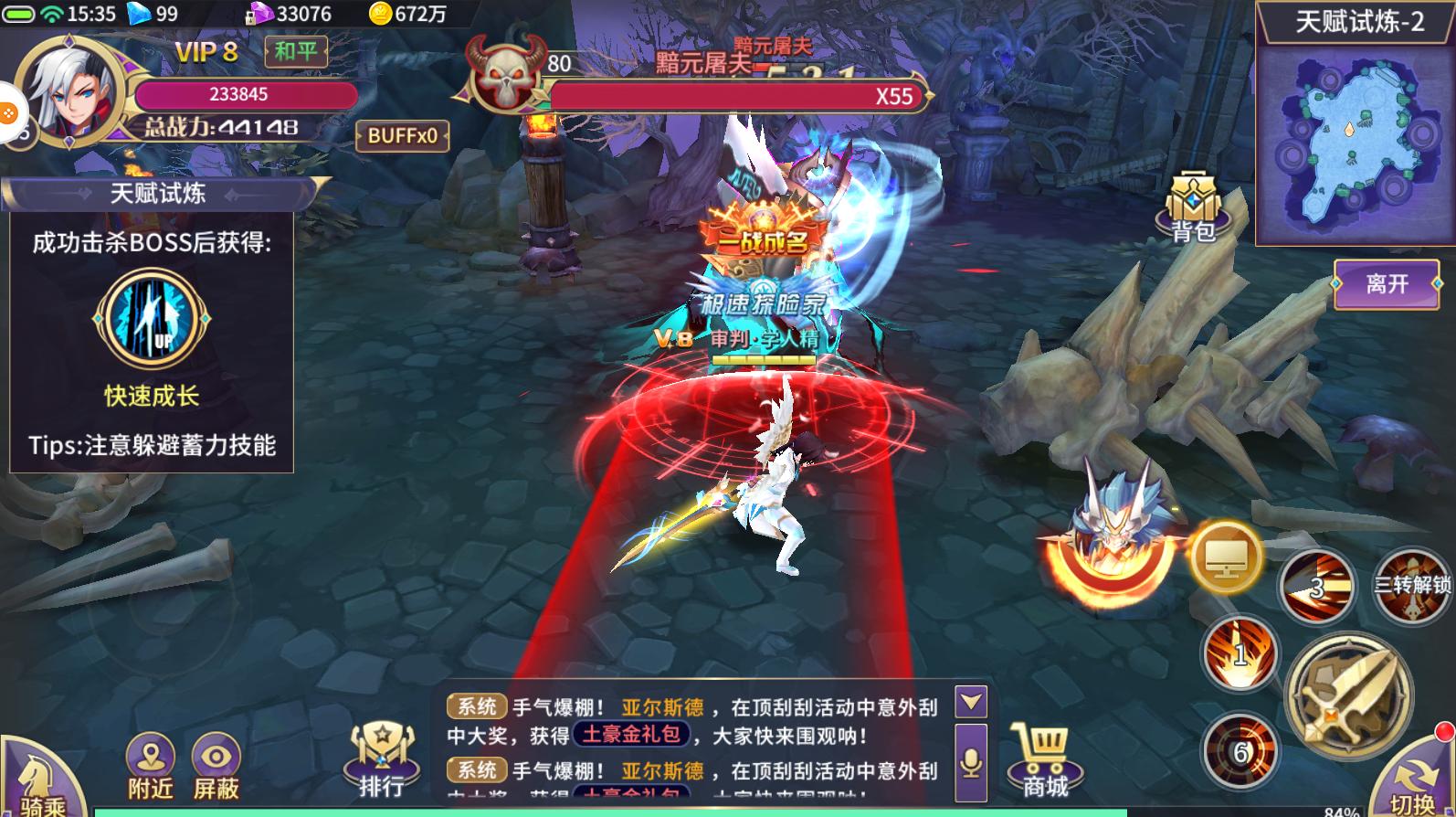Collapse the chat with the down arrow
Viewport: 1456px width, 817px height.
tap(971, 702)
